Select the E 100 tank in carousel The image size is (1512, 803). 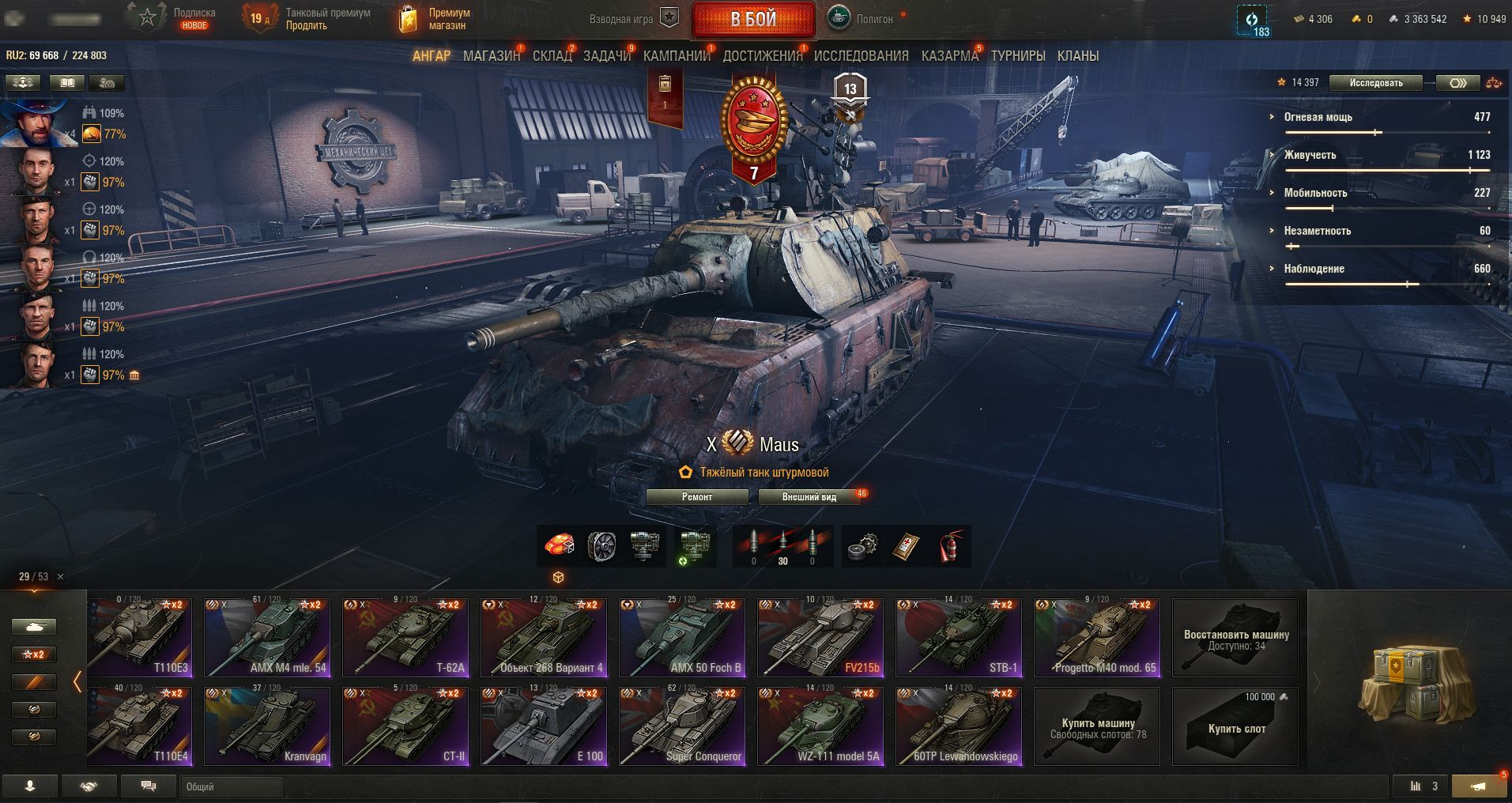[x=544, y=726]
